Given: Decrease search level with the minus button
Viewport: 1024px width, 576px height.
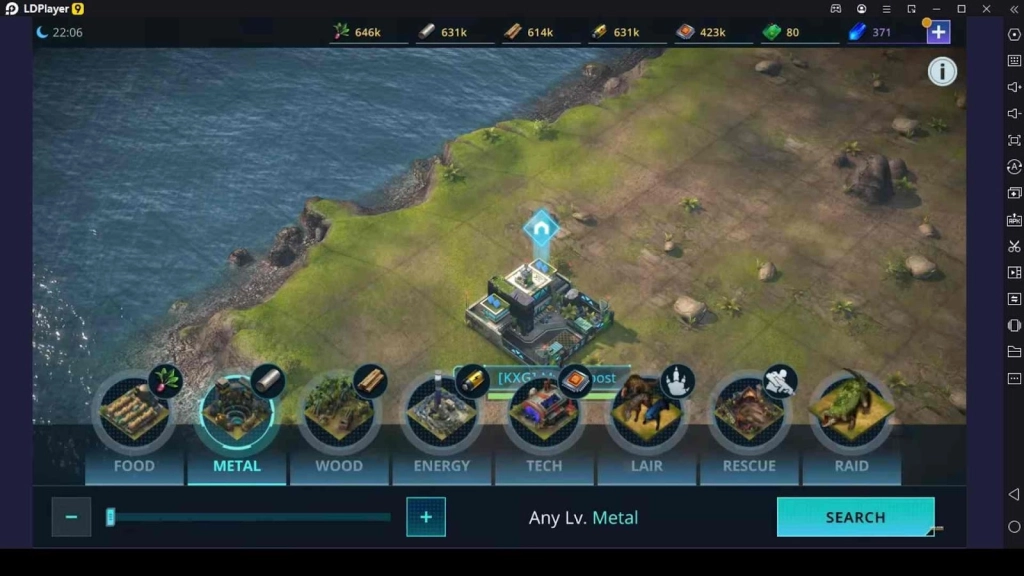Looking at the screenshot, I should click(x=71, y=517).
